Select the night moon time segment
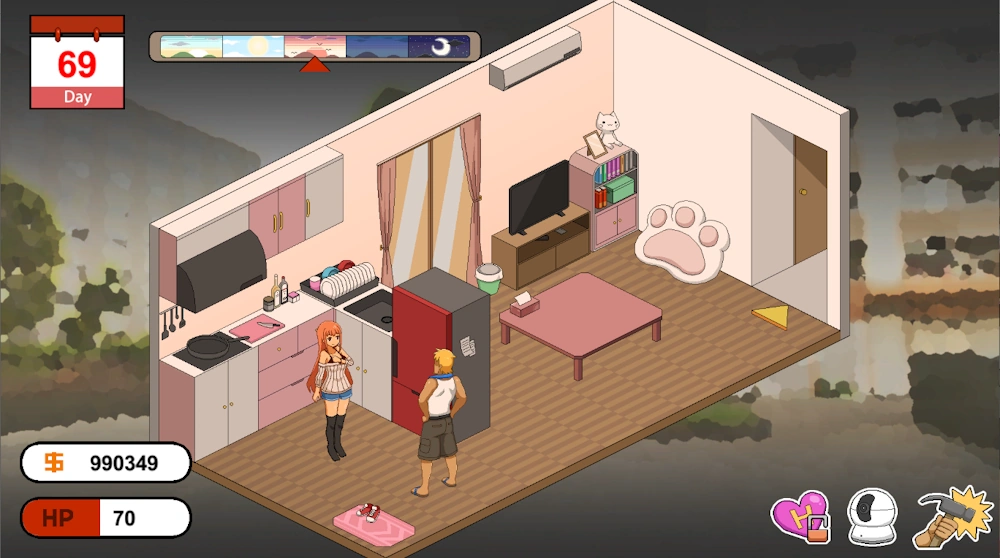This screenshot has height=558, width=1000. [x=439, y=47]
